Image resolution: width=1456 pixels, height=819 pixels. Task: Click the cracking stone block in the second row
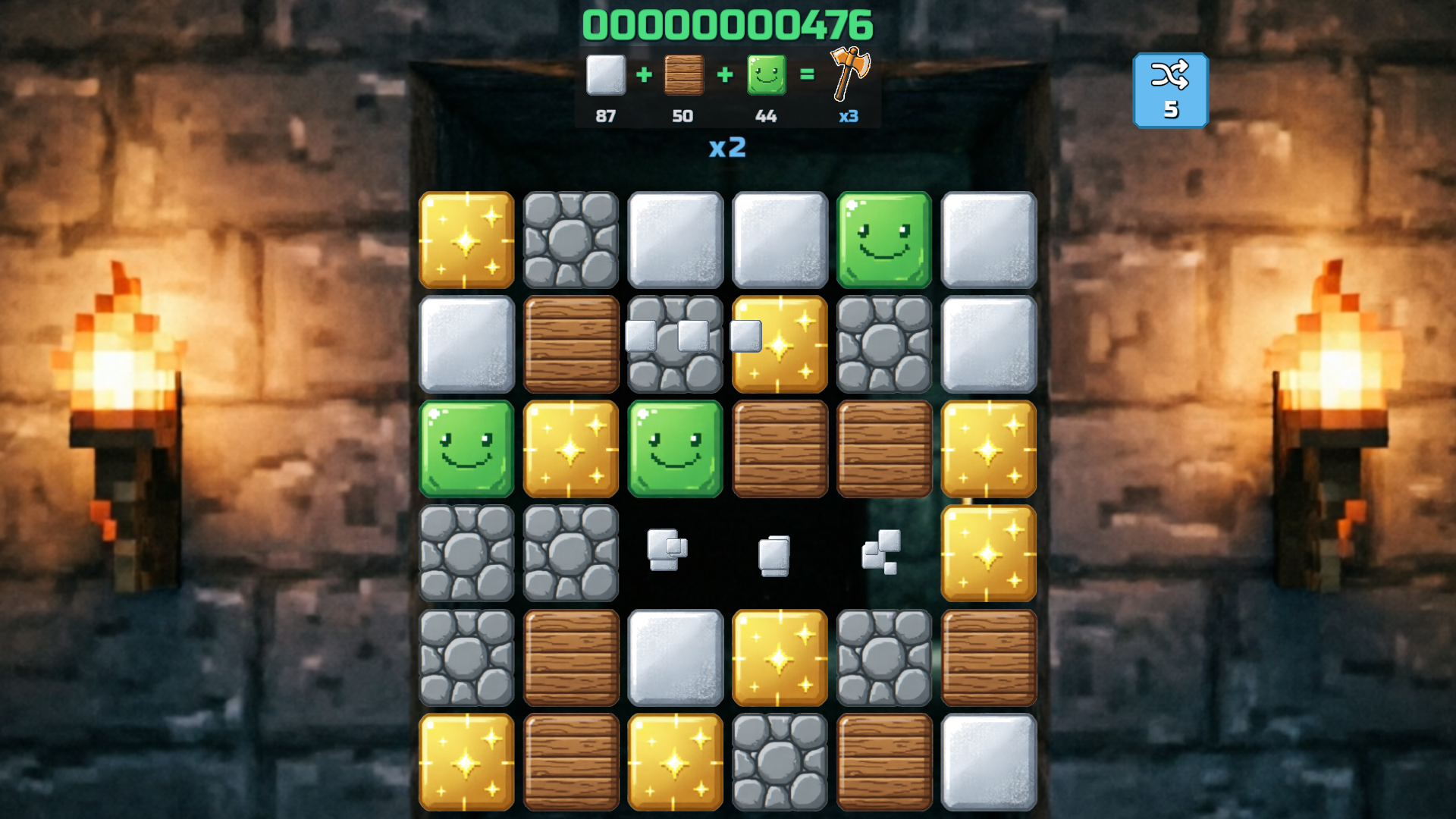click(675, 345)
